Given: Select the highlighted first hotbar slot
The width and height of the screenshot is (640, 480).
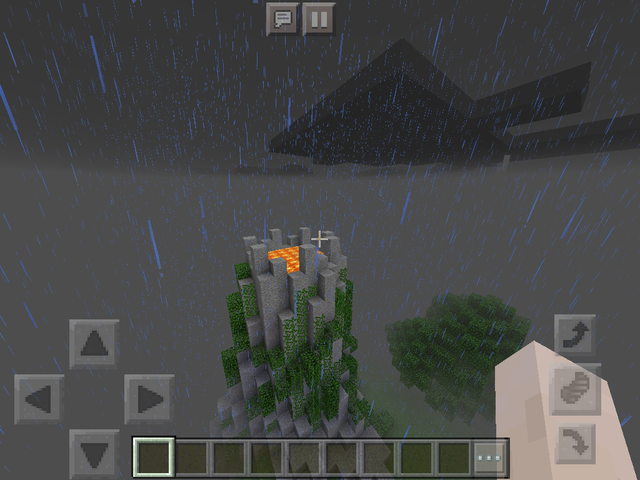Looking at the screenshot, I should [154, 458].
